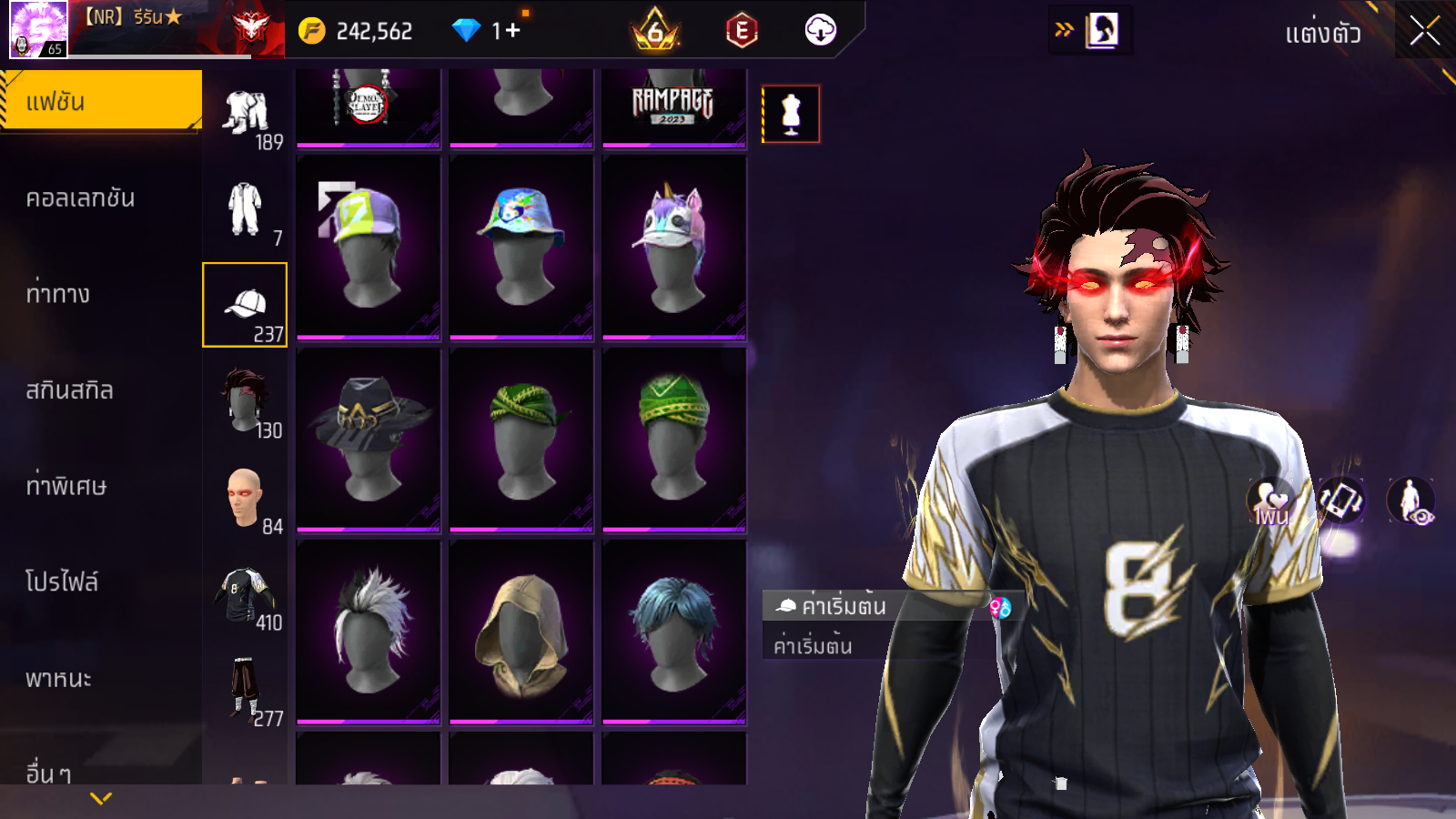Equip the tan hood headwear
This screenshot has width=1456, height=819.
521,632
